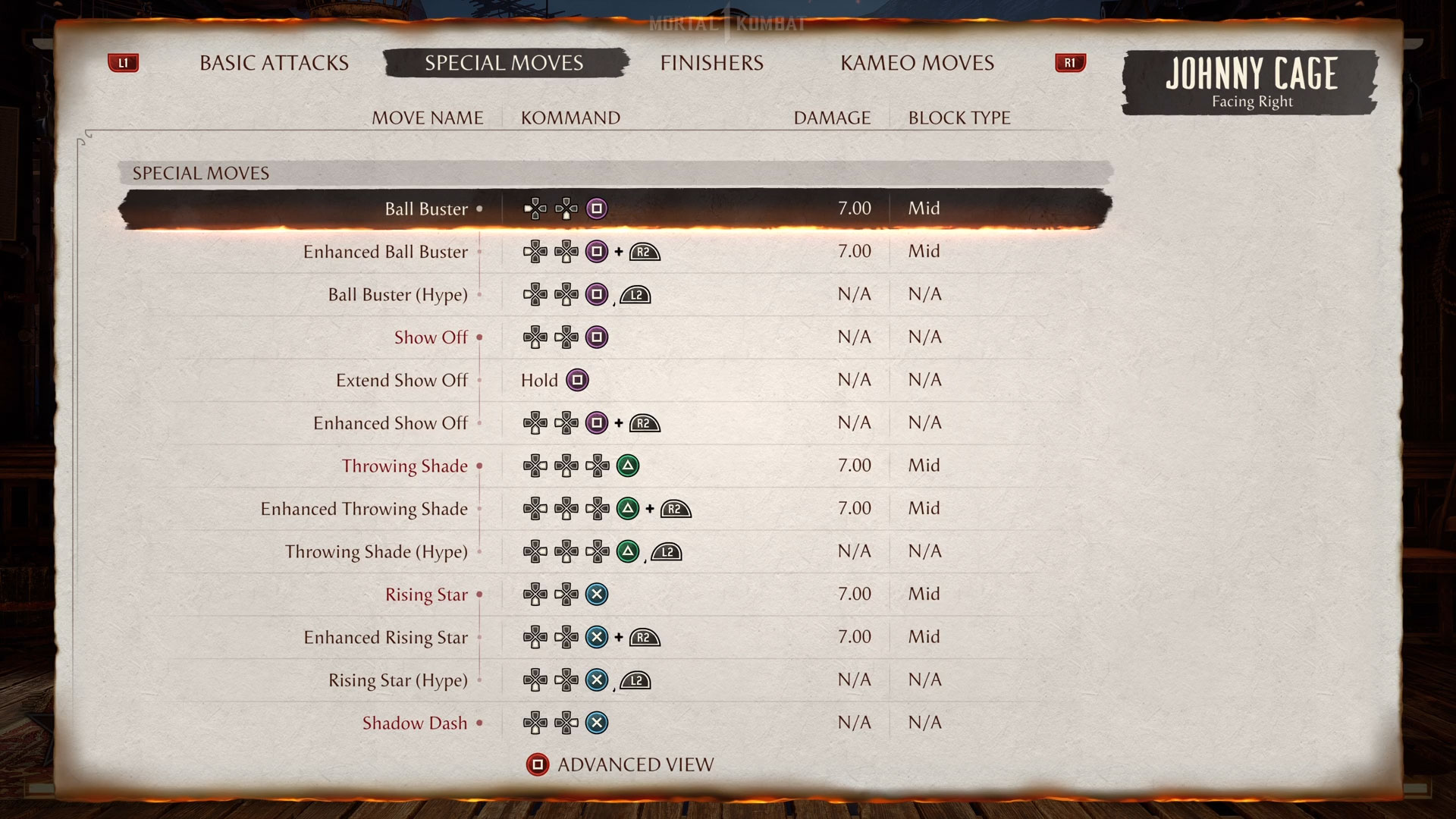Select the Square button icon beside Ball Buster
This screenshot has height=819, width=1456.
[596, 209]
